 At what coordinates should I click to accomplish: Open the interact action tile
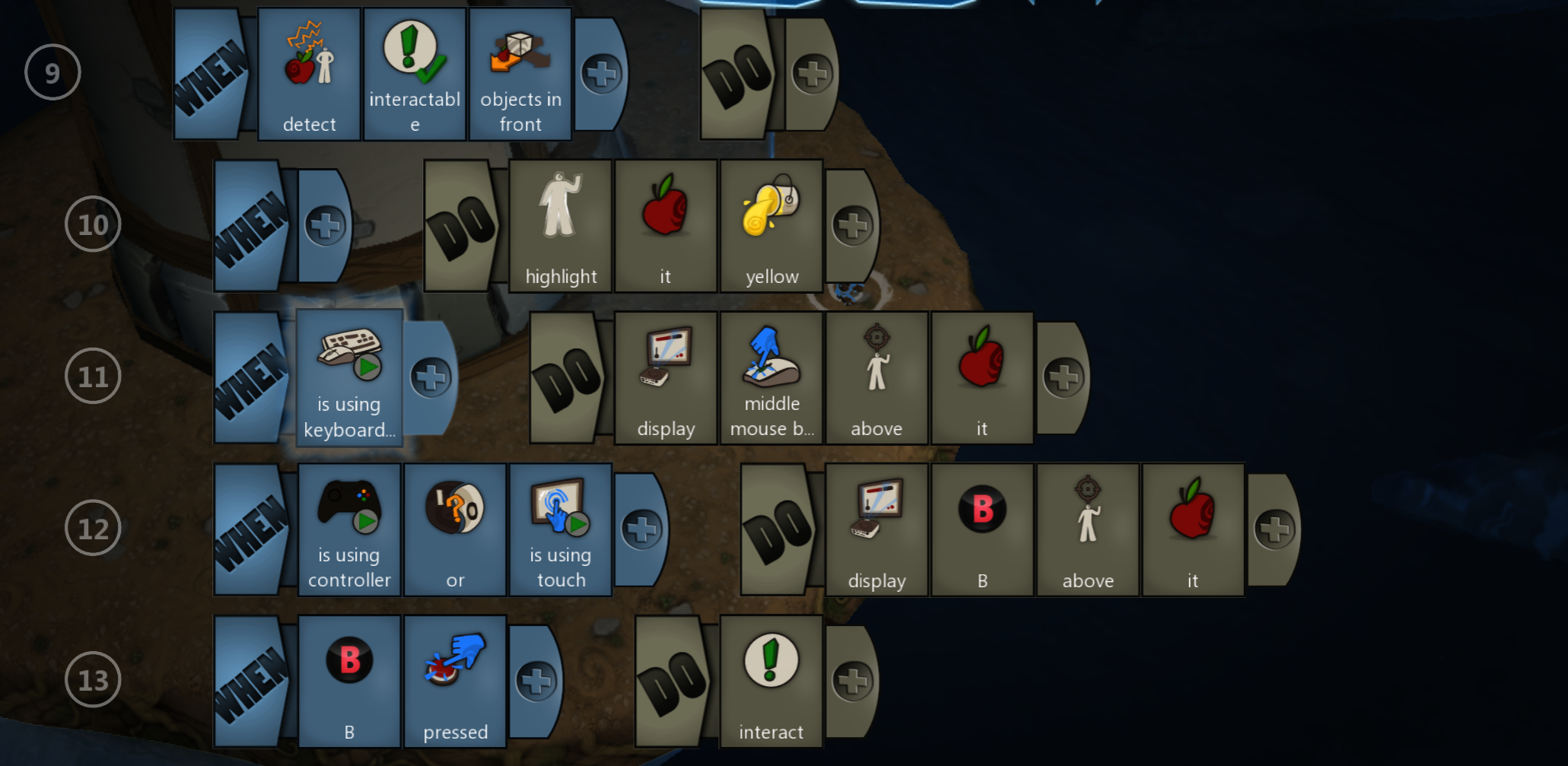click(771, 681)
